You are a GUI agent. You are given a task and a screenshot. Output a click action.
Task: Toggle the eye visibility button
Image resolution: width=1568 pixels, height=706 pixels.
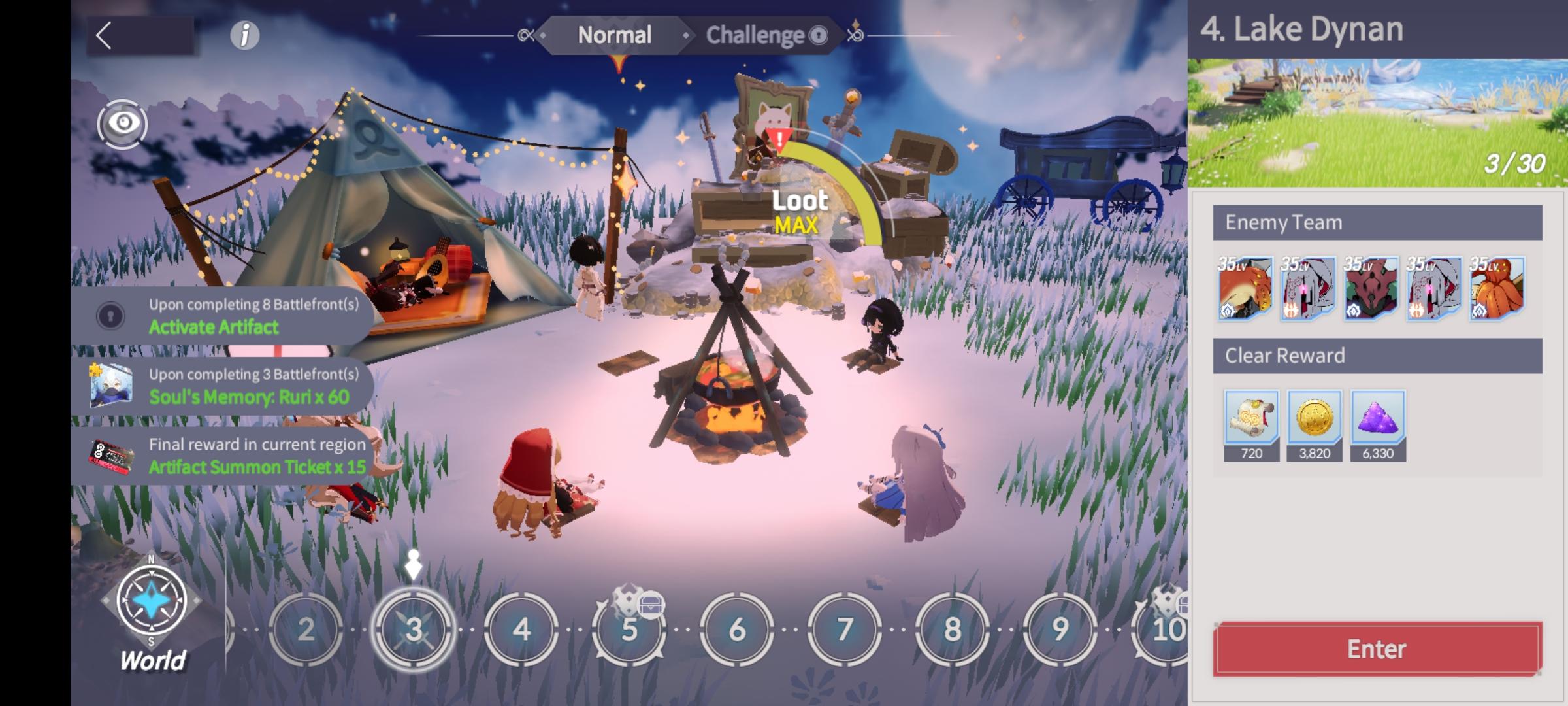[123, 124]
